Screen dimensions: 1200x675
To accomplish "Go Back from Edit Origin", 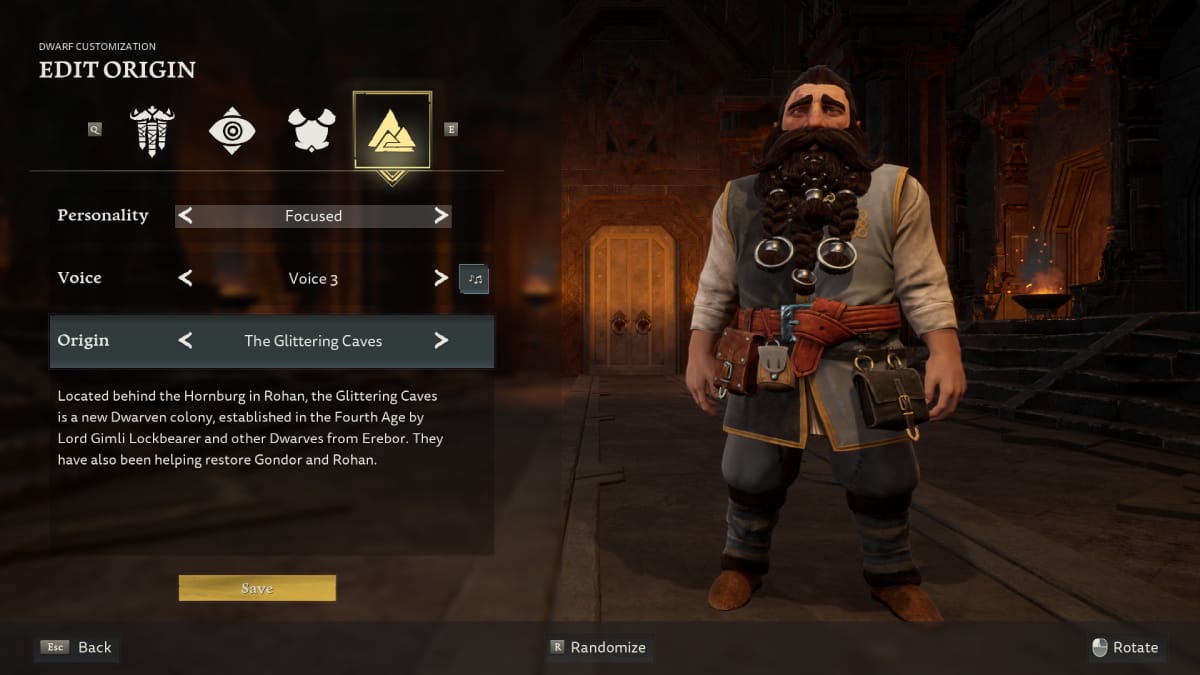I will (x=77, y=647).
